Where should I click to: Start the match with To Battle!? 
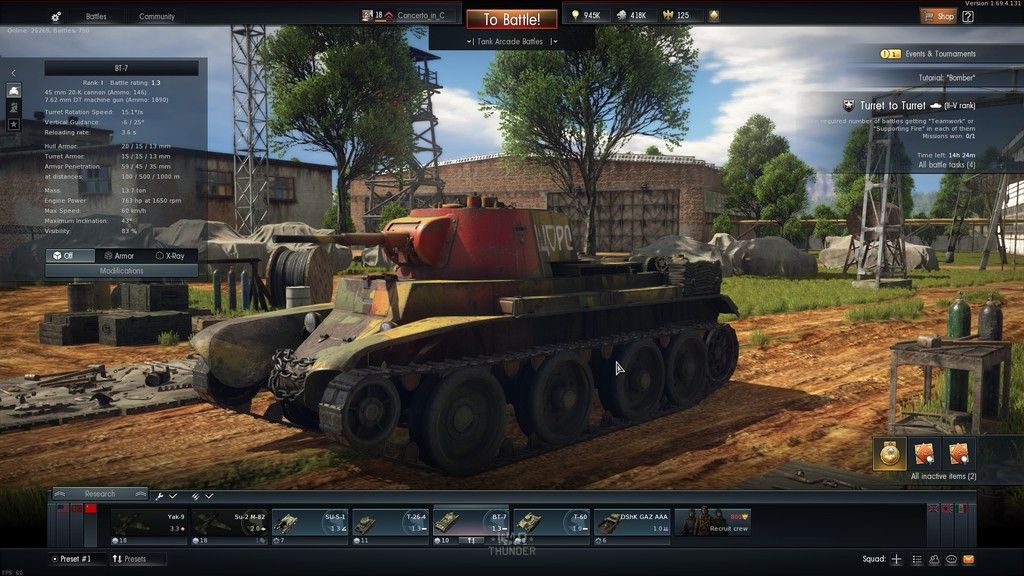[512, 19]
